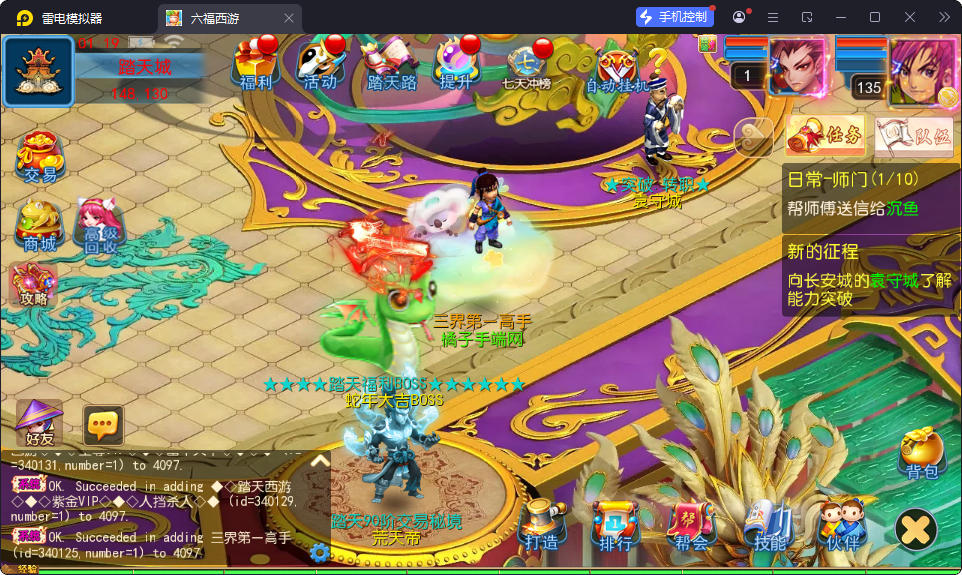Open the 提升 upgrade icon
Image resolution: width=962 pixels, height=575 pixels.
pyautogui.click(x=456, y=65)
